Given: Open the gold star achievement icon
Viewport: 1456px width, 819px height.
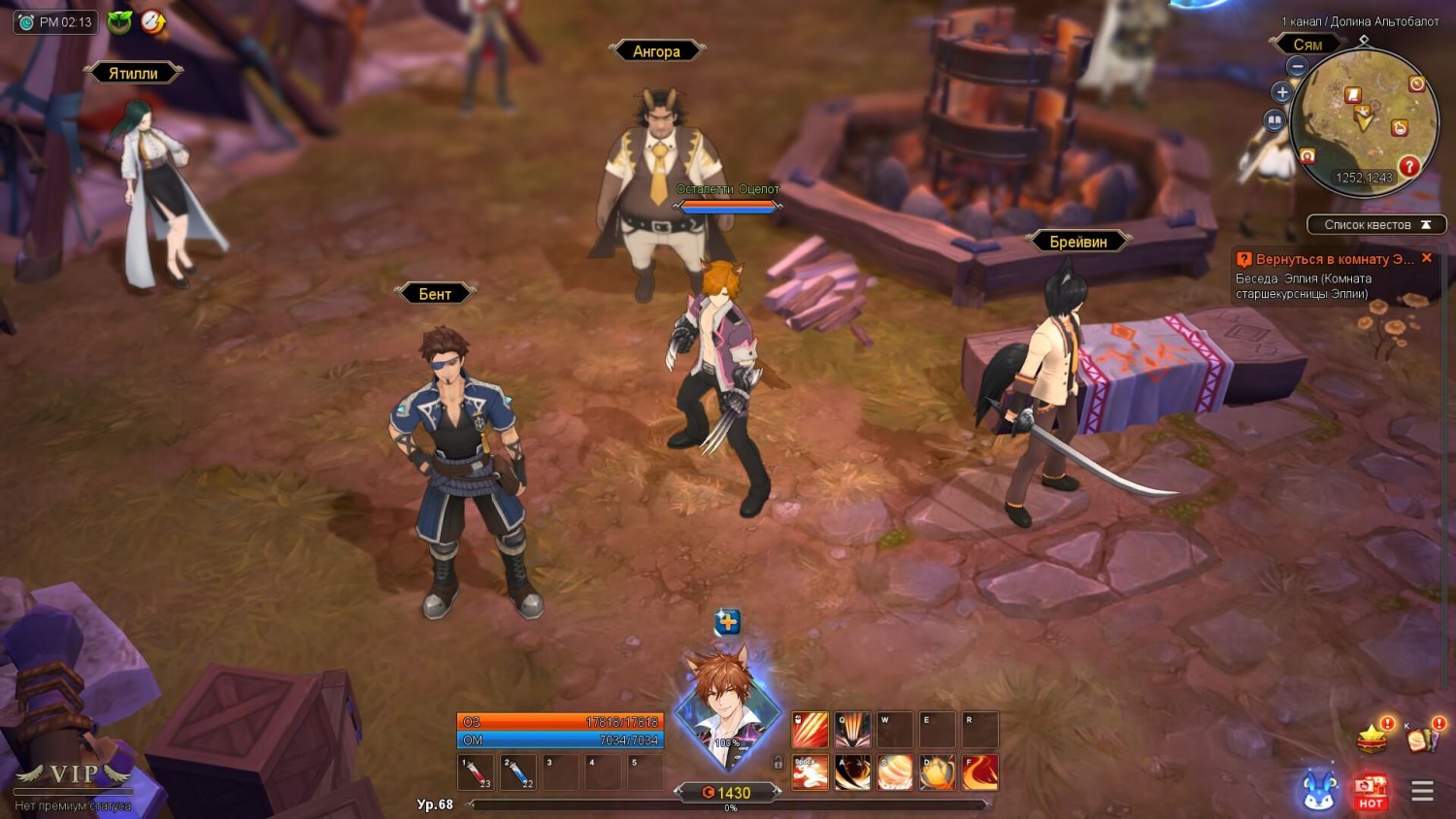Looking at the screenshot, I should [1372, 739].
